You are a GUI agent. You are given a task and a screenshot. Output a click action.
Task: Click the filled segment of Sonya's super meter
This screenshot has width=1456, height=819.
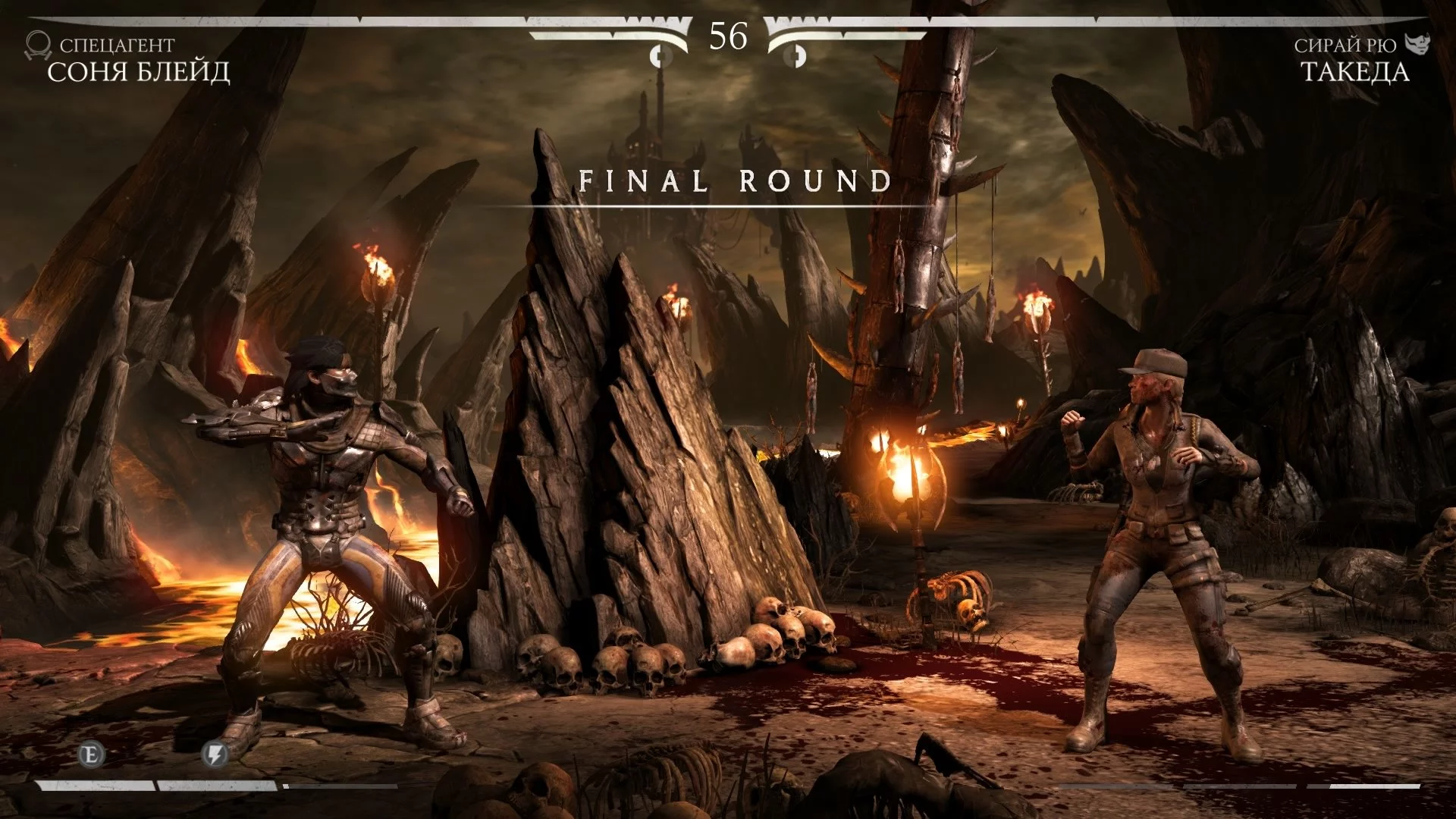coord(99,786)
